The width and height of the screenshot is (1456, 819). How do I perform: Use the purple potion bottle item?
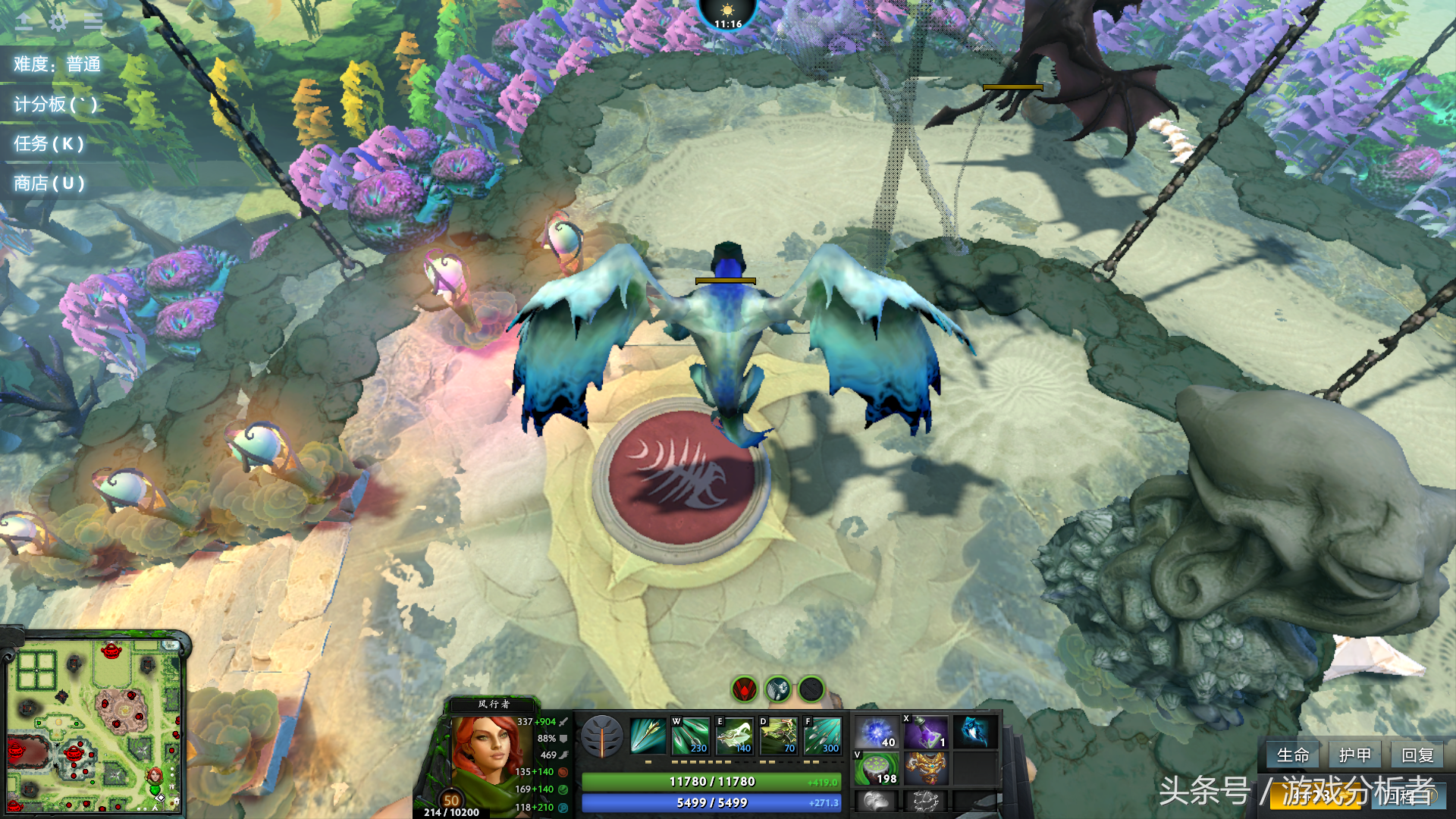(925, 733)
